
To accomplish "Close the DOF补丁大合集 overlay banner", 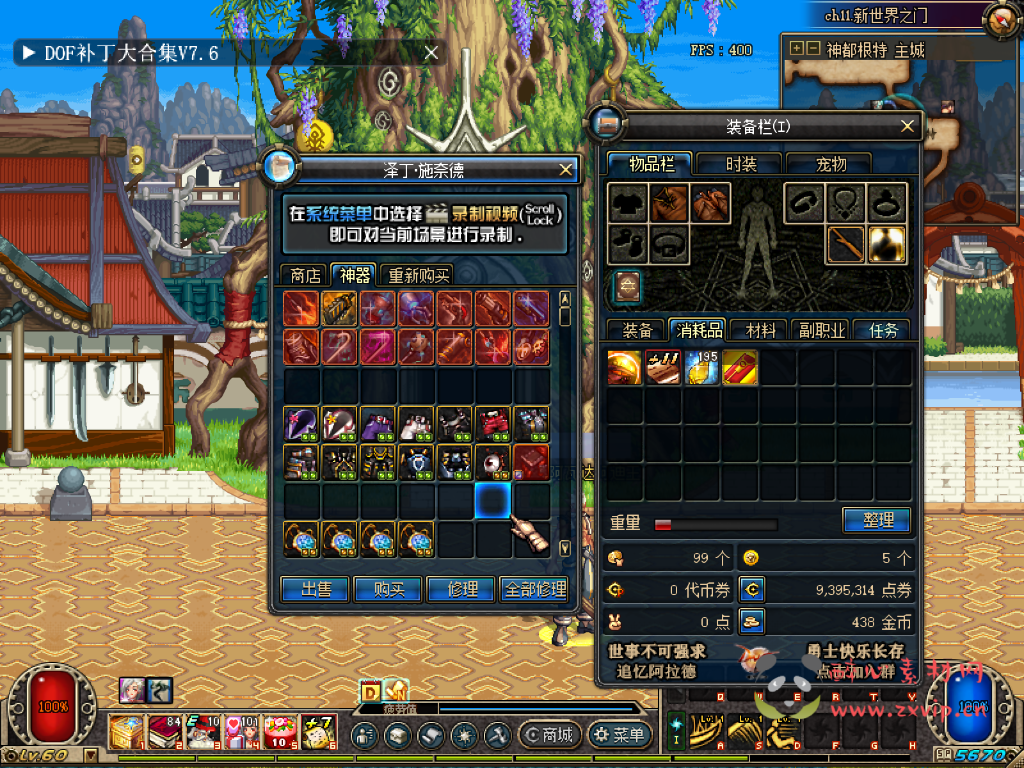I will (x=432, y=53).
